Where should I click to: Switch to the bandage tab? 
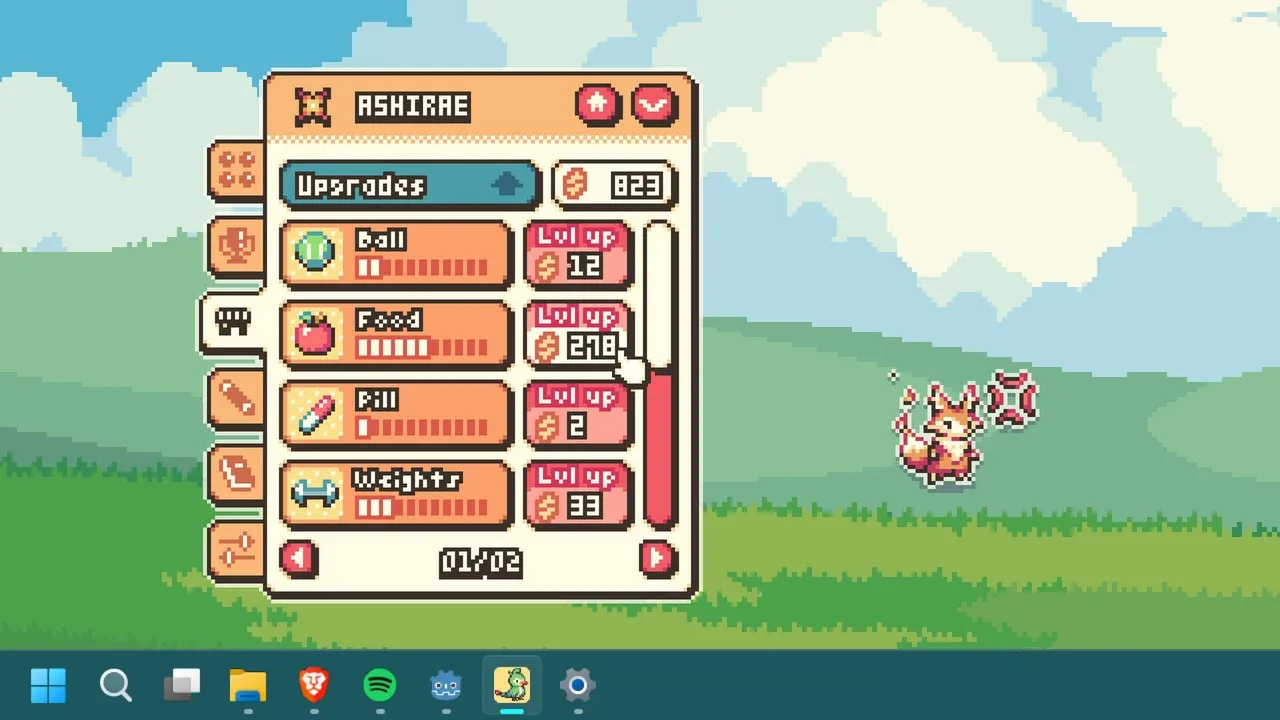point(237,398)
